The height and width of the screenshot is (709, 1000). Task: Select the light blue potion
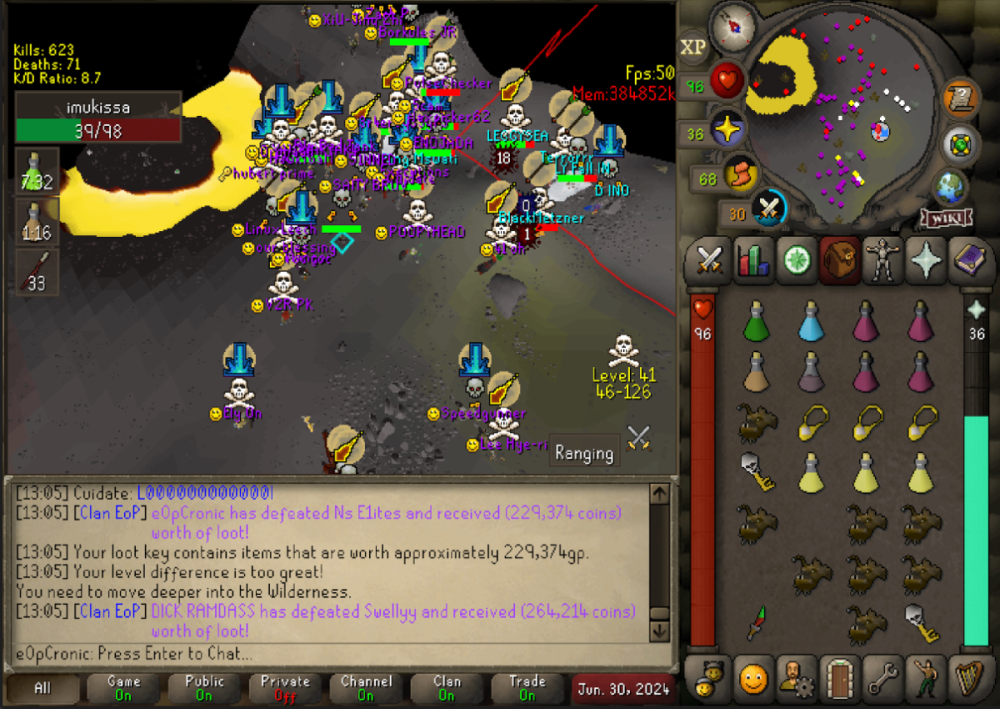813,323
